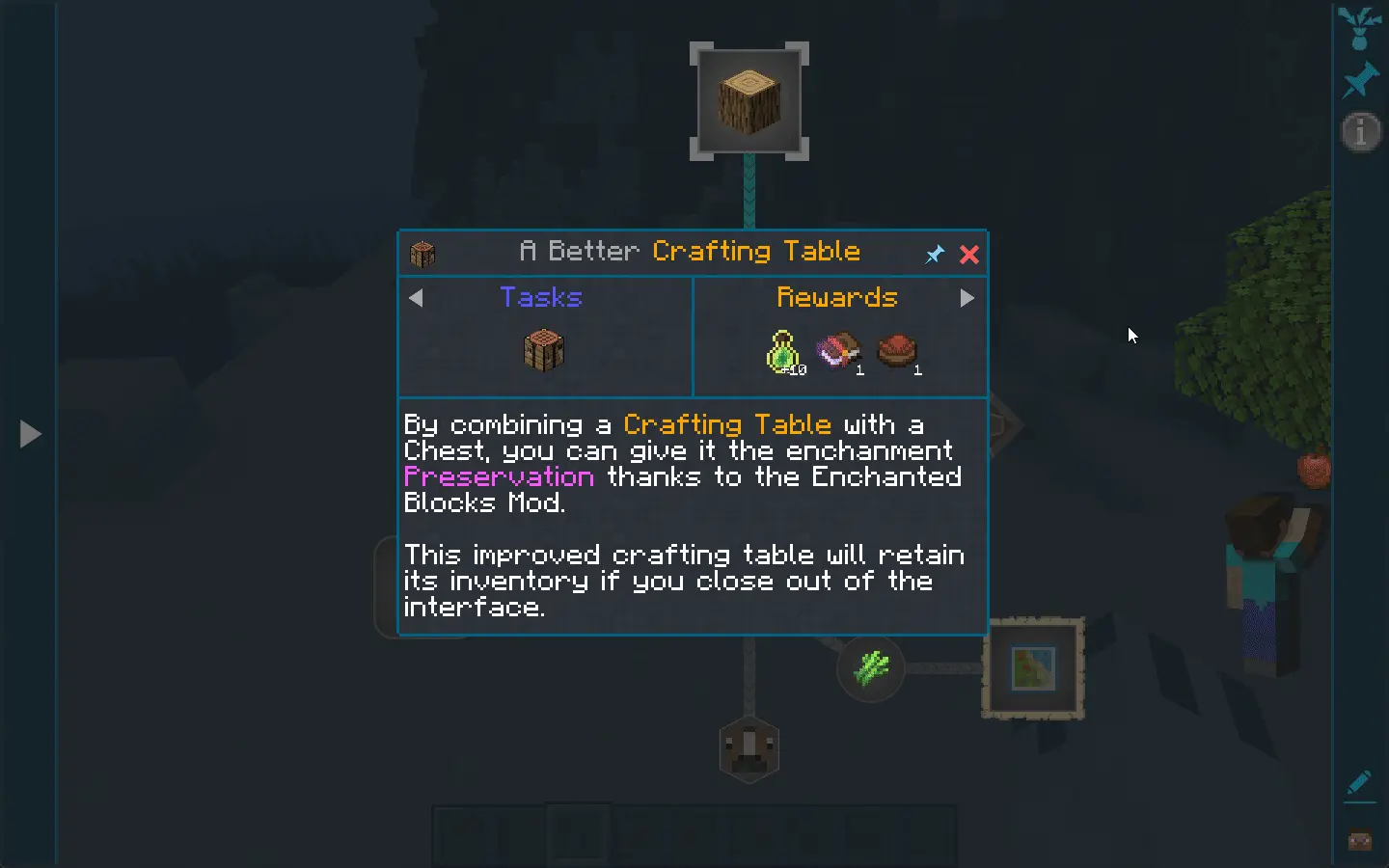Pin the Crafting Table quest popup
Viewport: 1389px width, 868px height.
[934, 254]
